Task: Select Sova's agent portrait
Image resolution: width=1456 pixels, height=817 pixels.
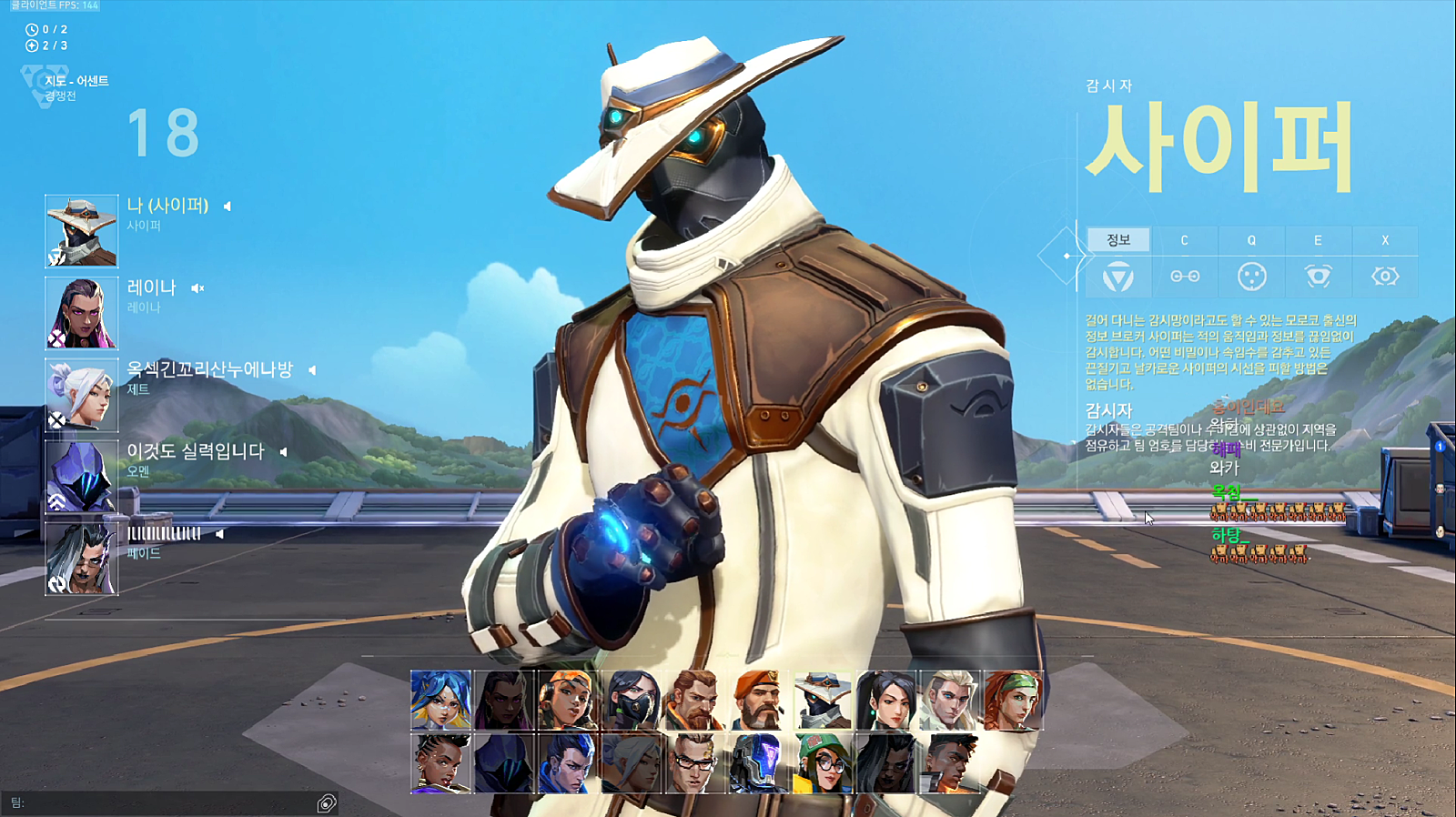Action: tap(950, 701)
